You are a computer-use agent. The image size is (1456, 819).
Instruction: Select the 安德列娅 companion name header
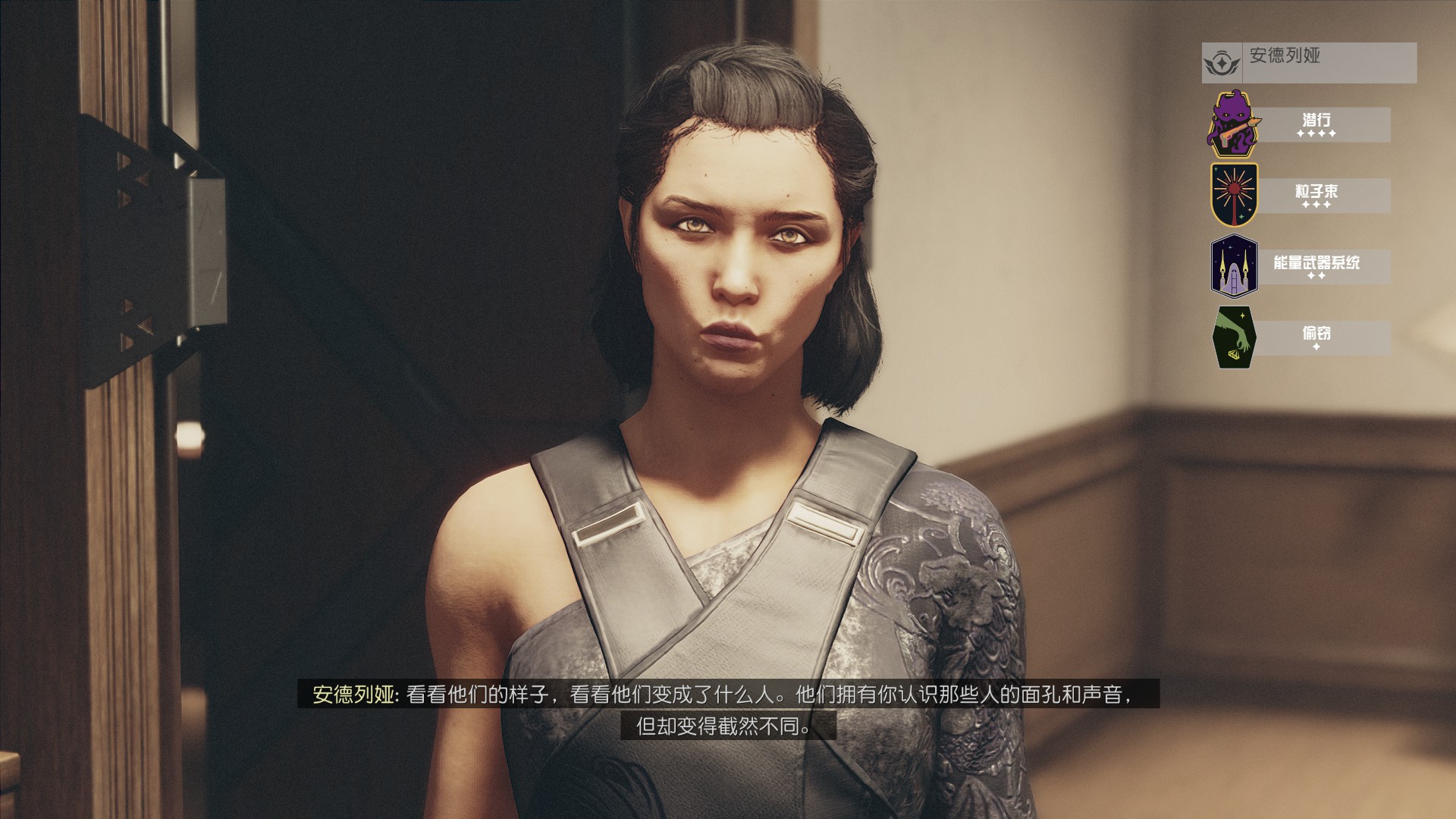pyautogui.click(x=1309, y=62)
